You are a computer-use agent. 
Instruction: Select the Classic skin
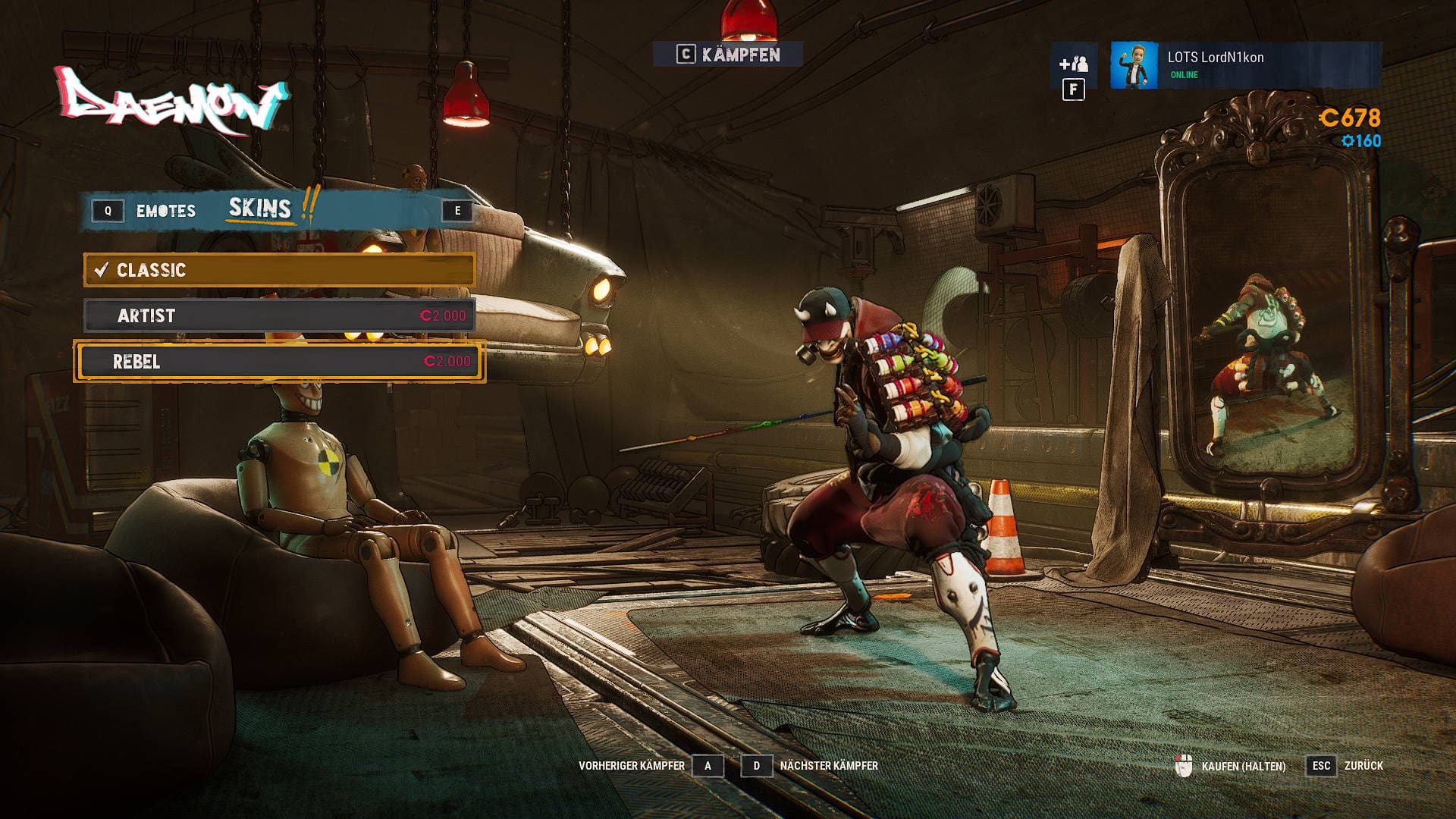point(279,270)
